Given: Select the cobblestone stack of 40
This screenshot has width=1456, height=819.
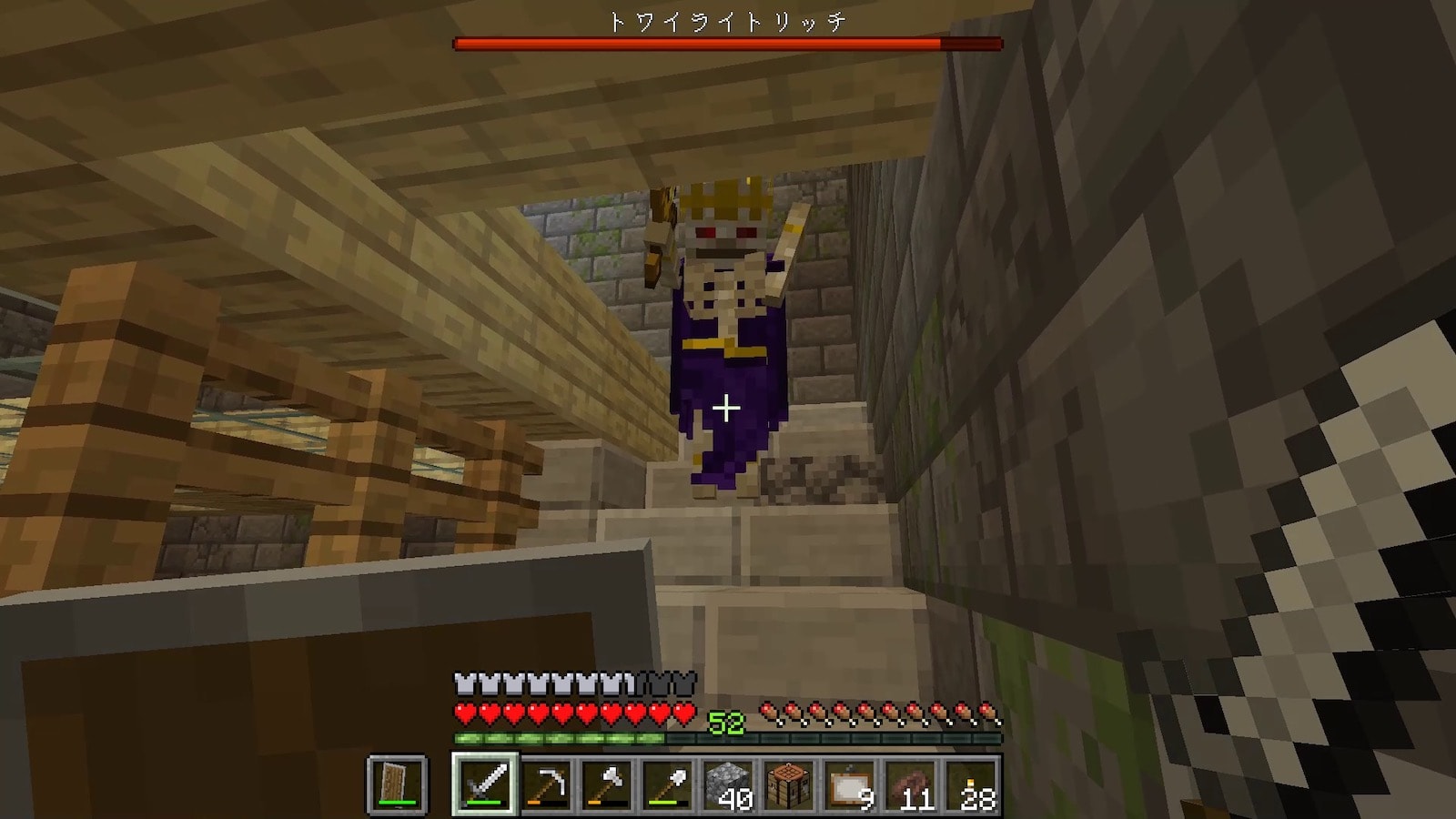Looking at the screenshot, I should pyautogui.click(x=729, y=784).
